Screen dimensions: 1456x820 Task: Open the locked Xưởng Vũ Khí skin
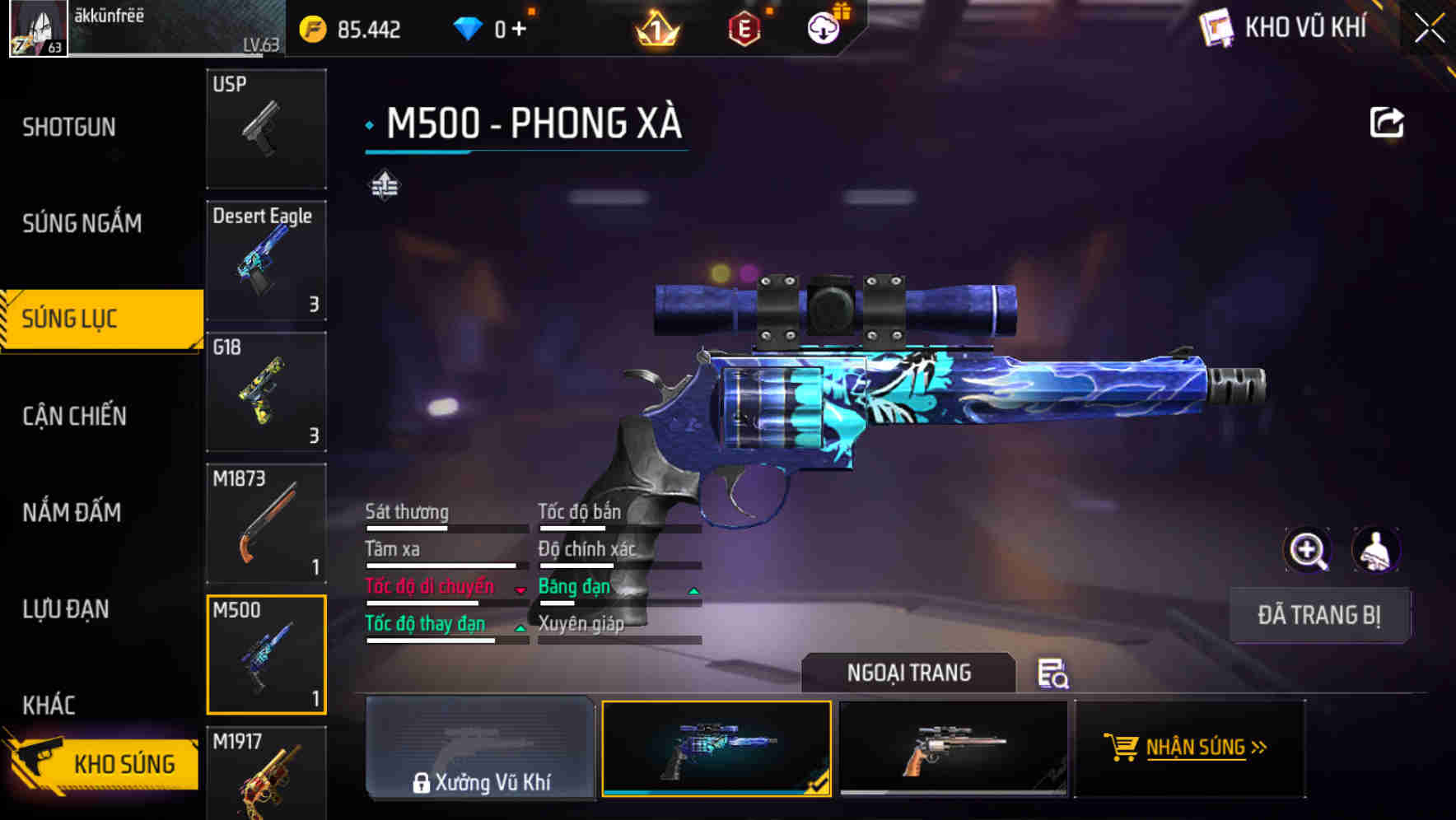point(481,749)
